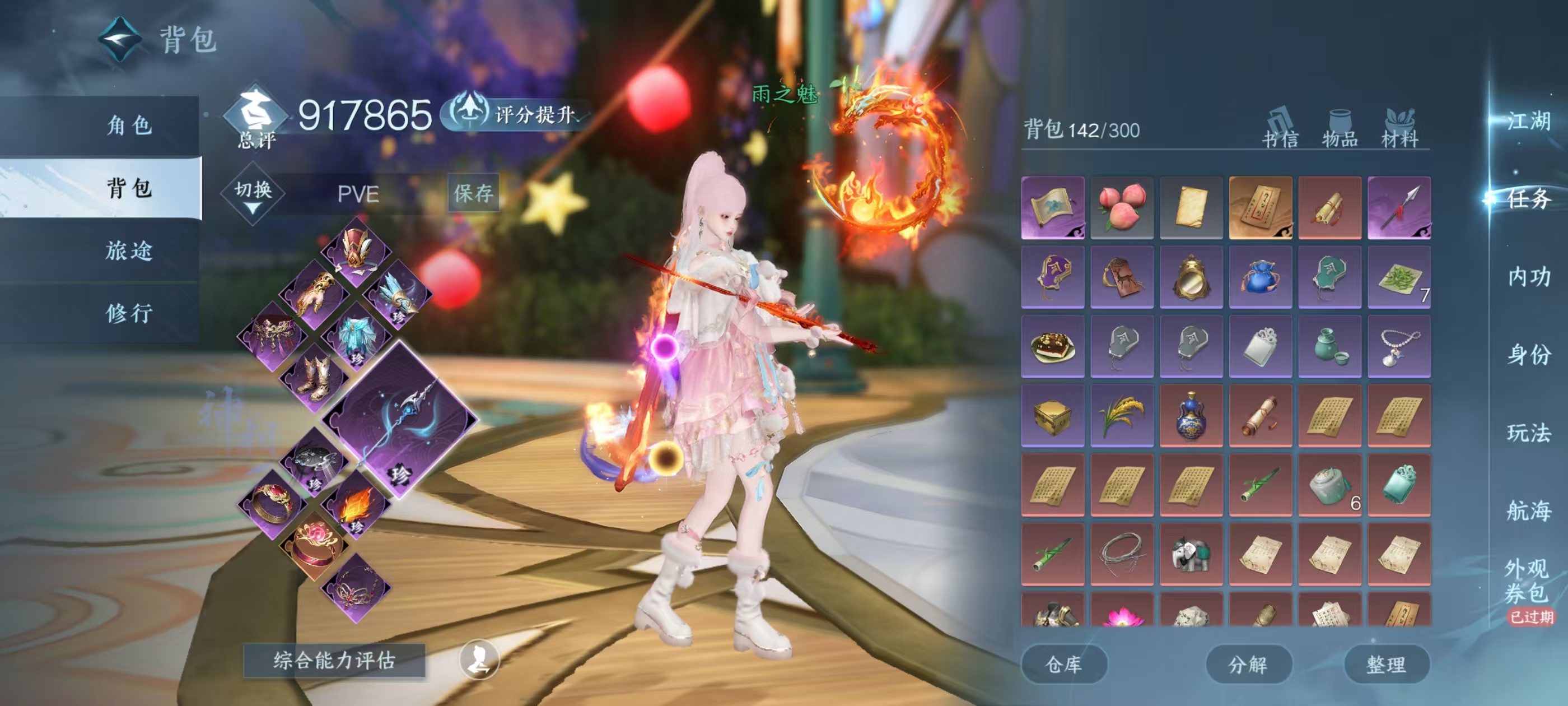Filter the bag by 书信
Viewport: 1568px width, 706px height.
click(1280, 129)
